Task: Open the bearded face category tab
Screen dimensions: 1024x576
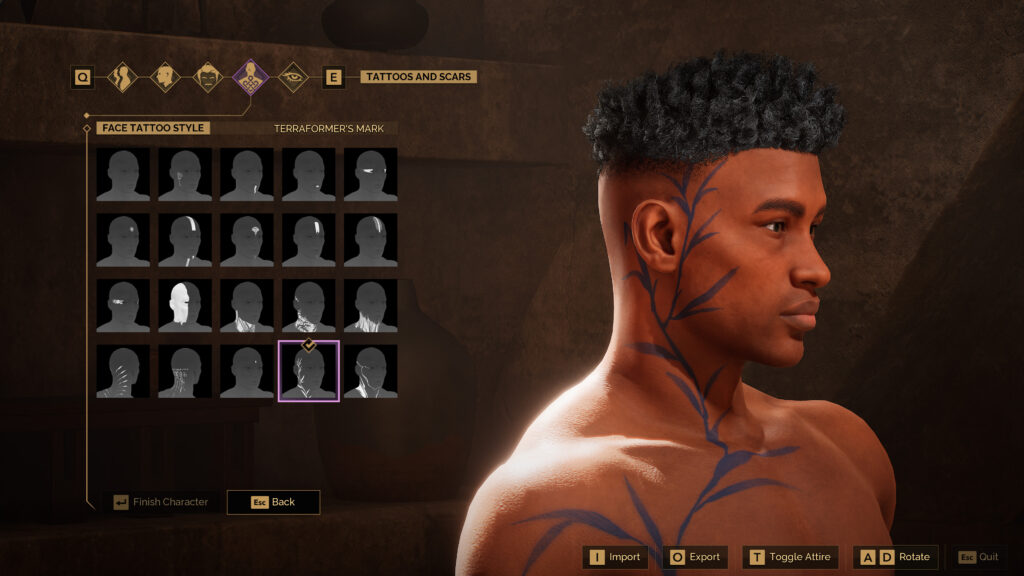Action: coord(207,77)
